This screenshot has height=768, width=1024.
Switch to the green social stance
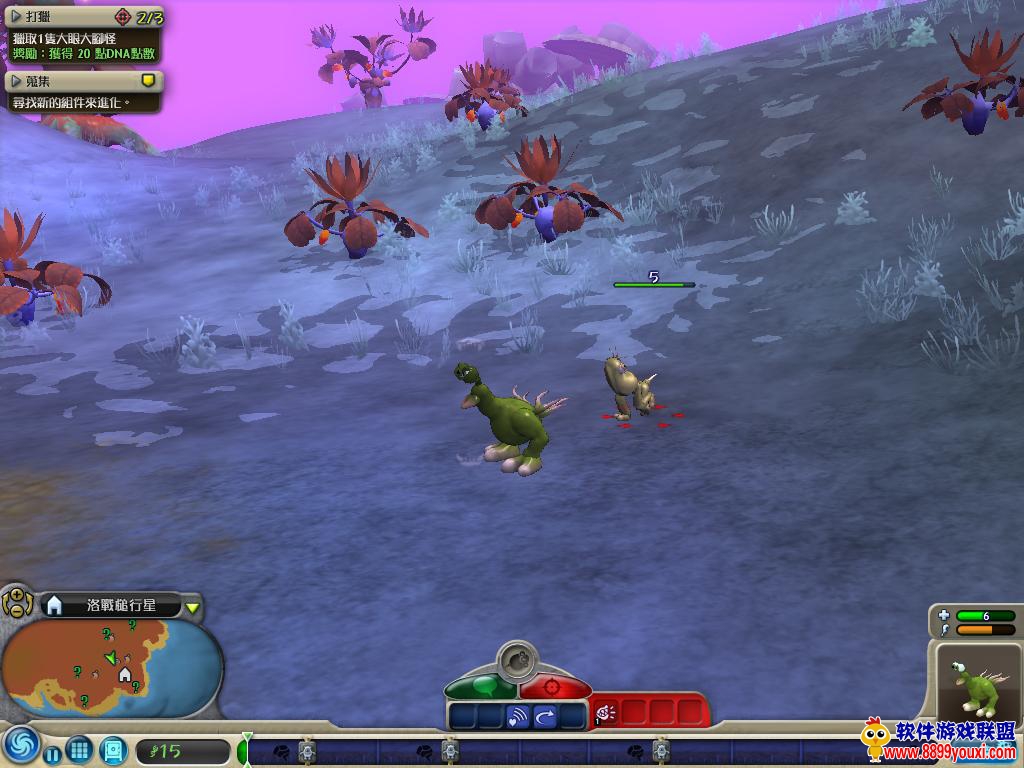coord(481,688)
